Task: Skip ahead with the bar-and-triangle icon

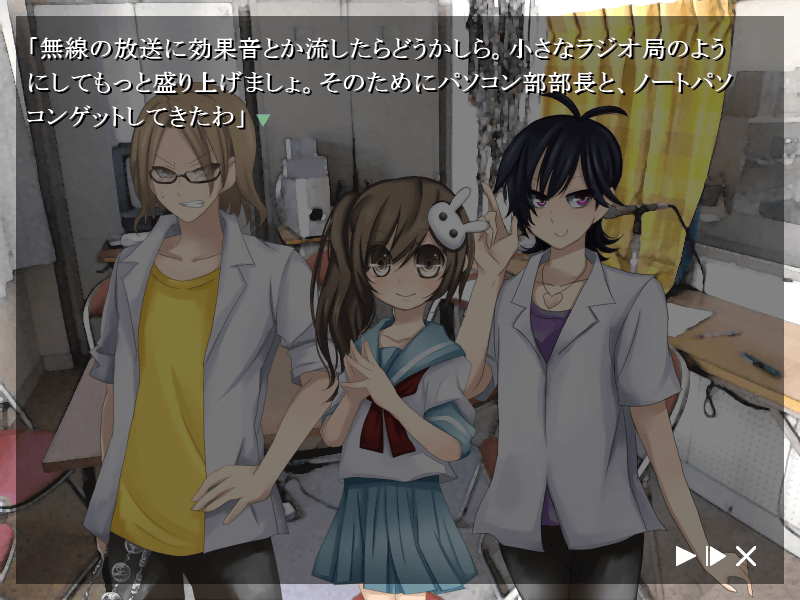Action: pos(716,556)
